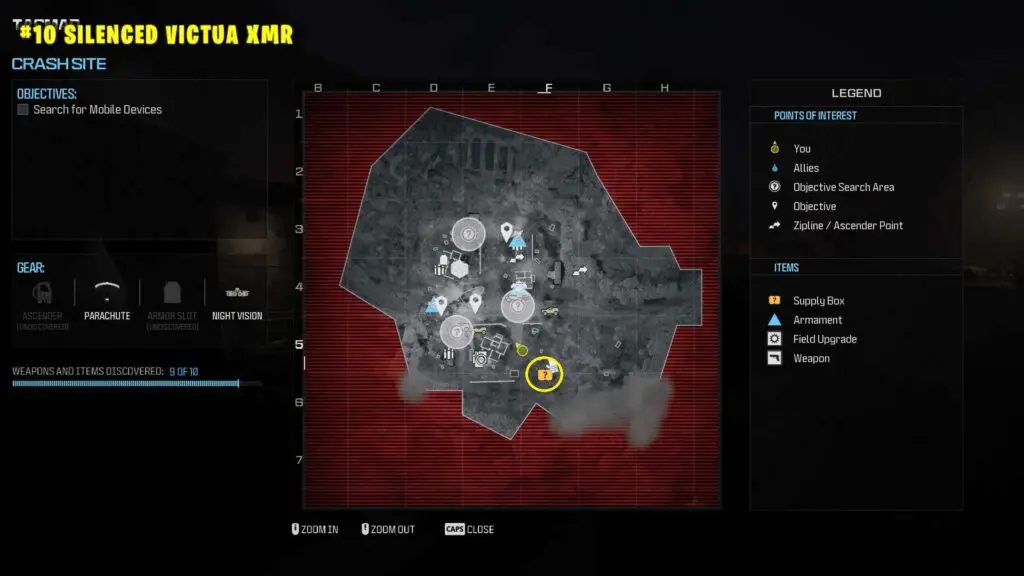Viewport: 1024px width, 576px height.
Task: Click the green player marker on the map
Action: [521, 350]
